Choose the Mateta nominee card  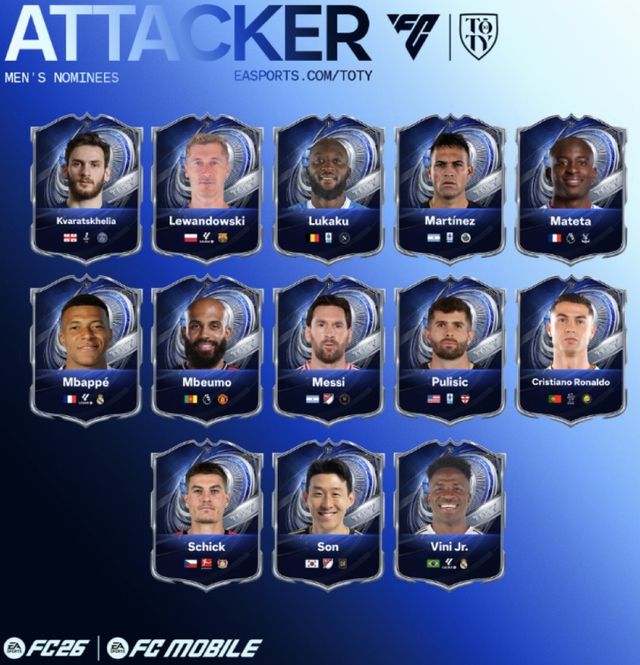click(x=571, y=188)
